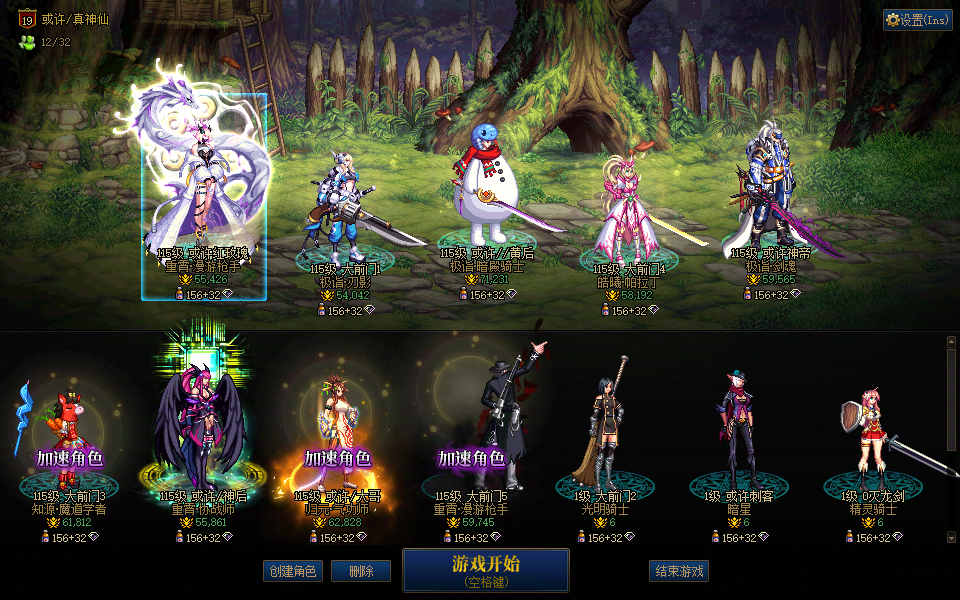Screen dimensions: 960x600
Task: Start the game with 游戏开始
Action: [485, 570]
